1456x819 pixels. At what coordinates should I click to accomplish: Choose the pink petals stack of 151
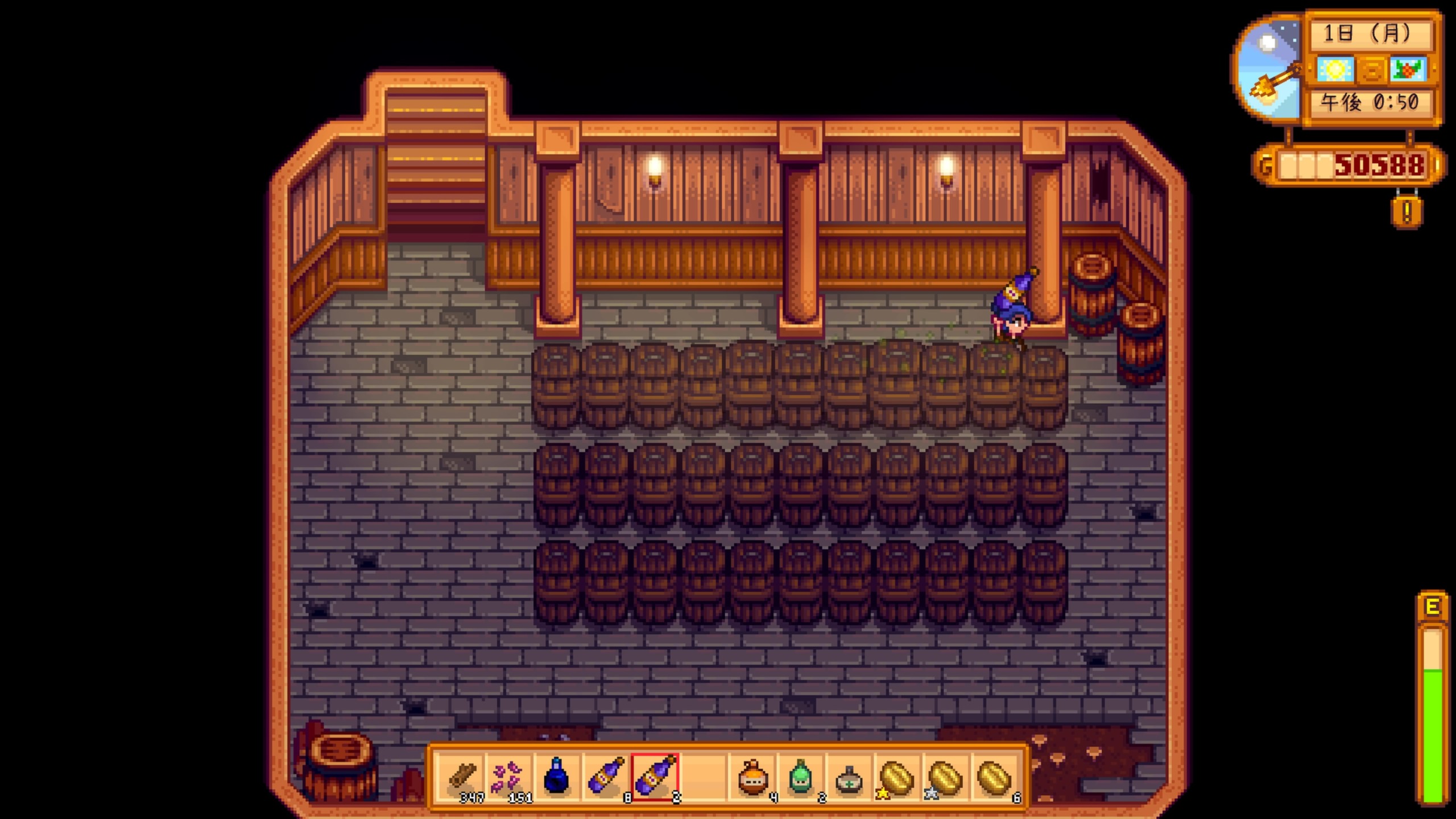(508, 777)
